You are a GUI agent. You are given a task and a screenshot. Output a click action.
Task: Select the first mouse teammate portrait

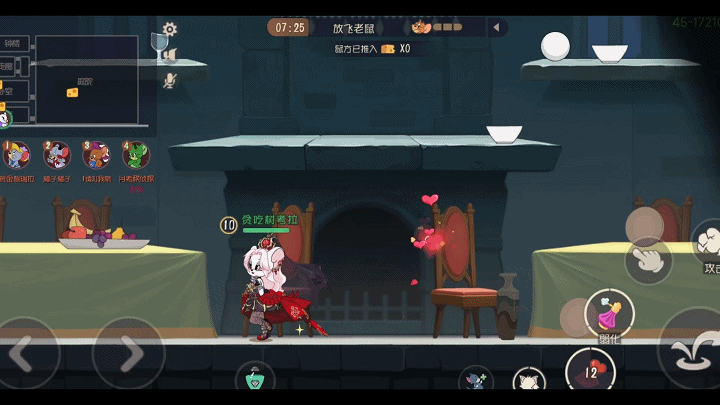coord(17,156)
